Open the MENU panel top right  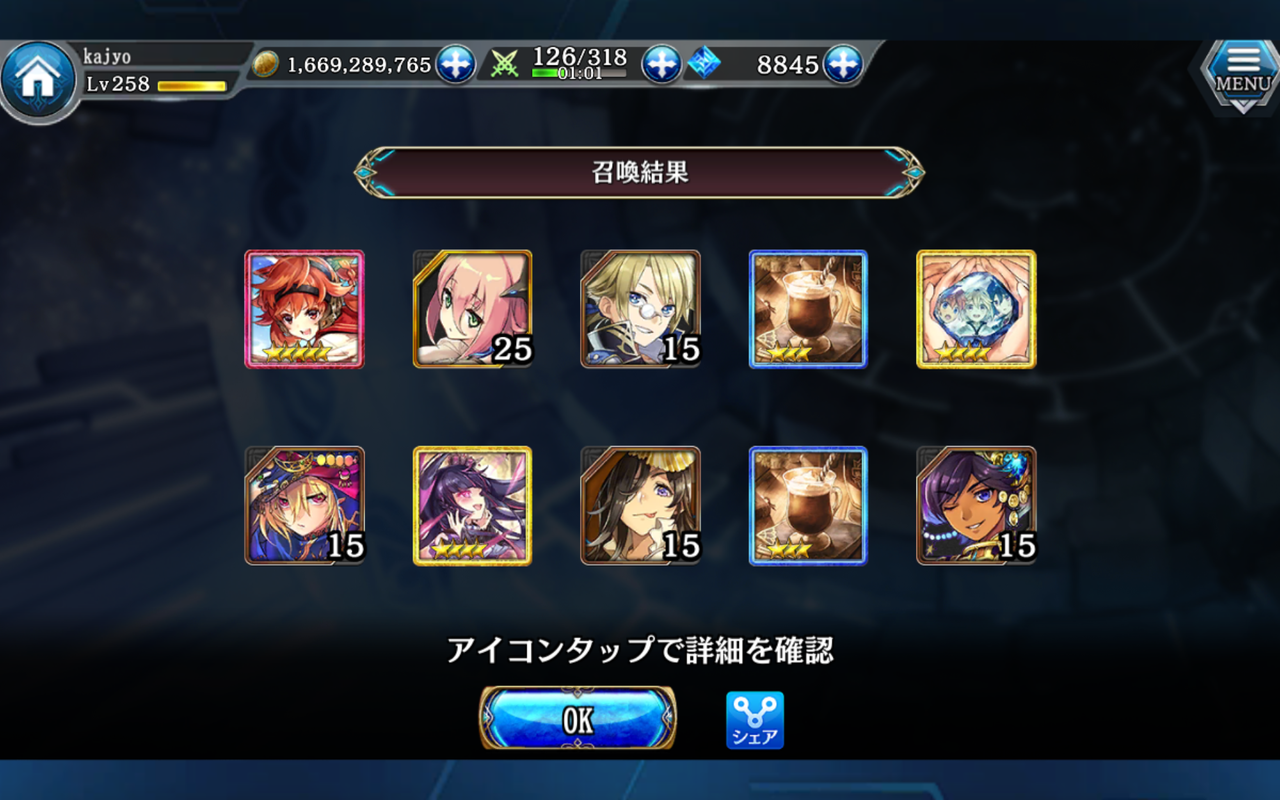1240,72
